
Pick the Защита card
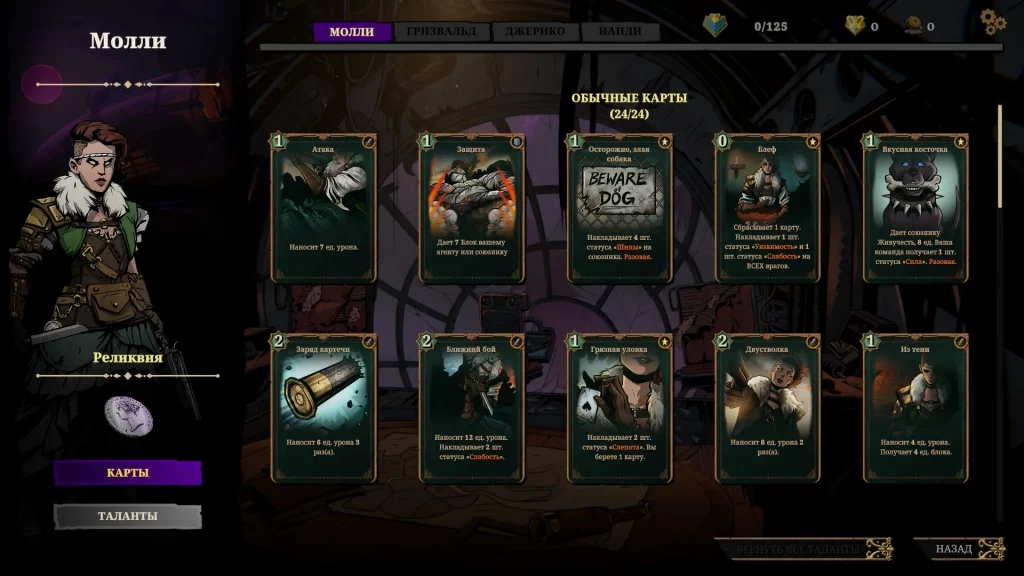coord(472,208)
